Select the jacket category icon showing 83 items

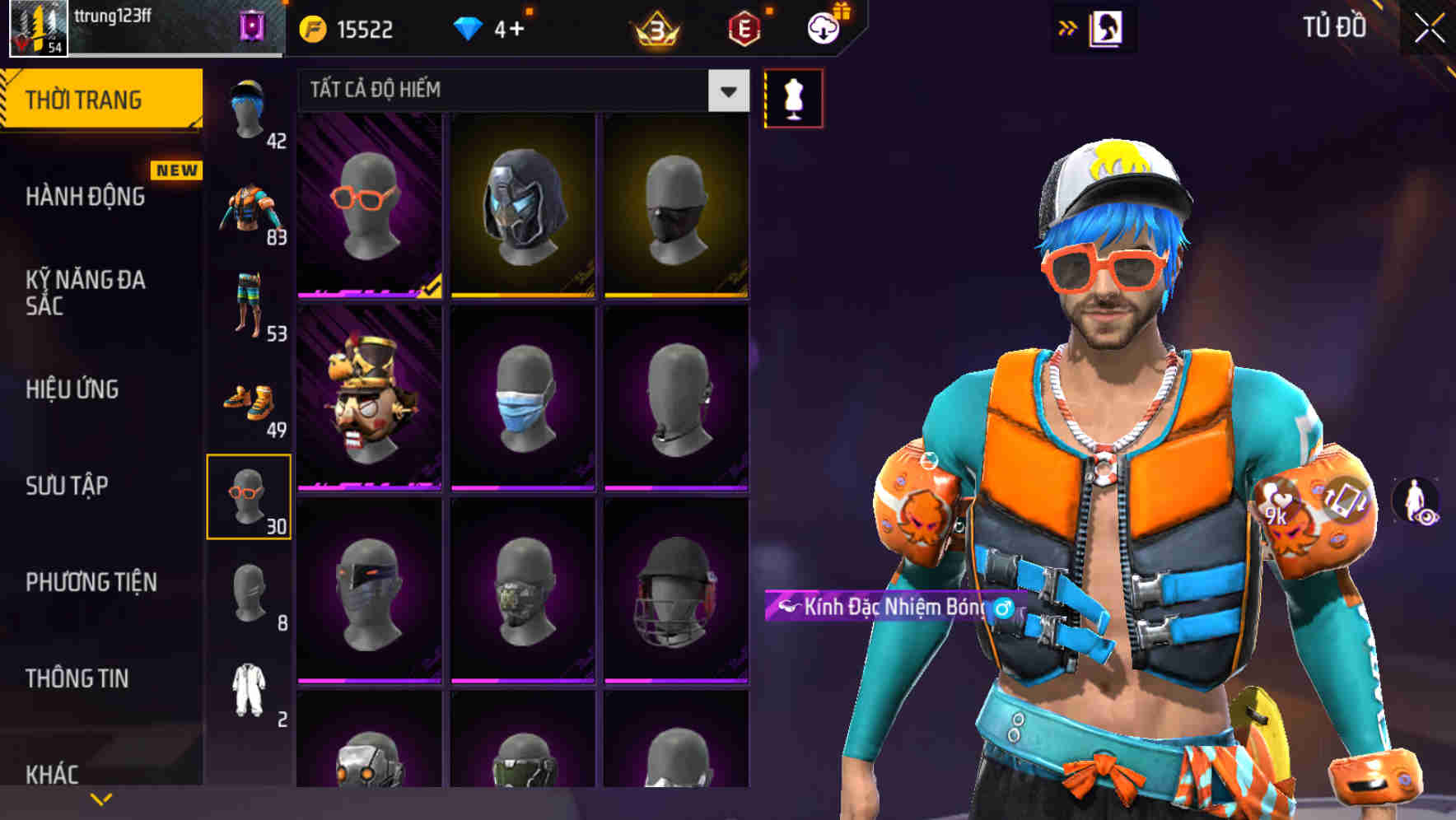click(x=250, y=206)
